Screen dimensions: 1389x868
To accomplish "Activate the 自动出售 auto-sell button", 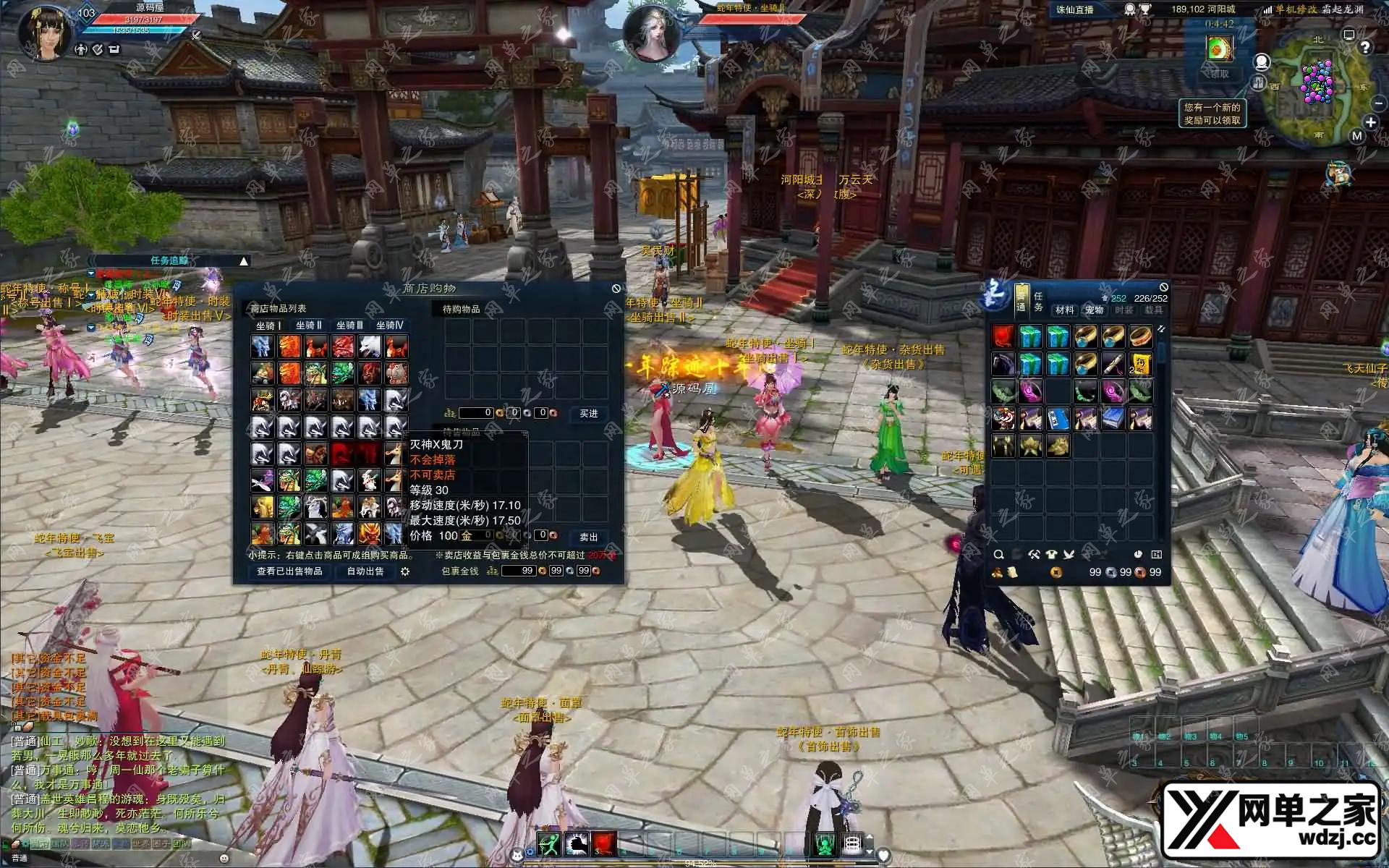I will 365,571.
